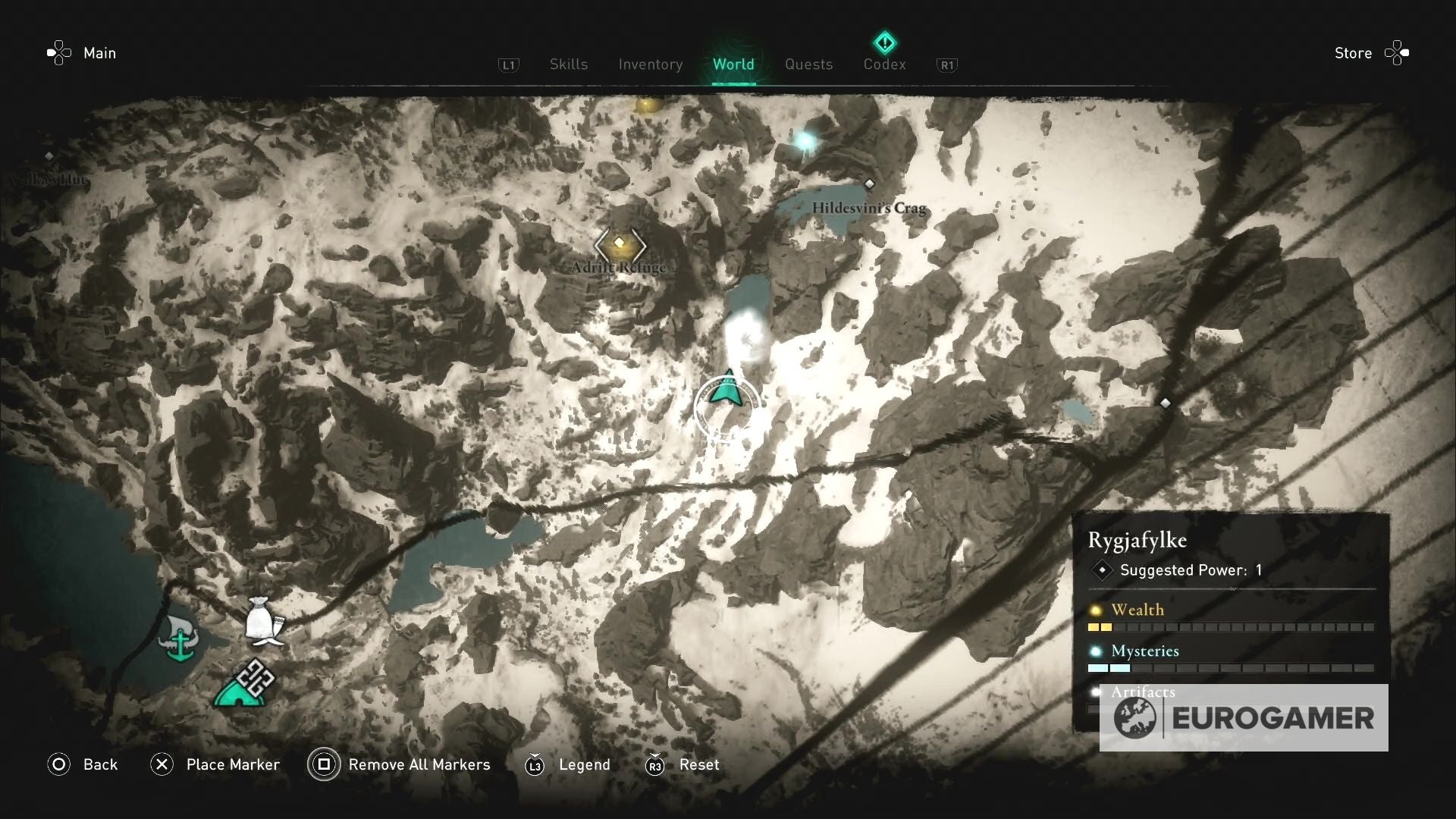This screenshot has width=1456, height=819.
Task: Click the Main controller icon top-left
Action: (59, 52)
